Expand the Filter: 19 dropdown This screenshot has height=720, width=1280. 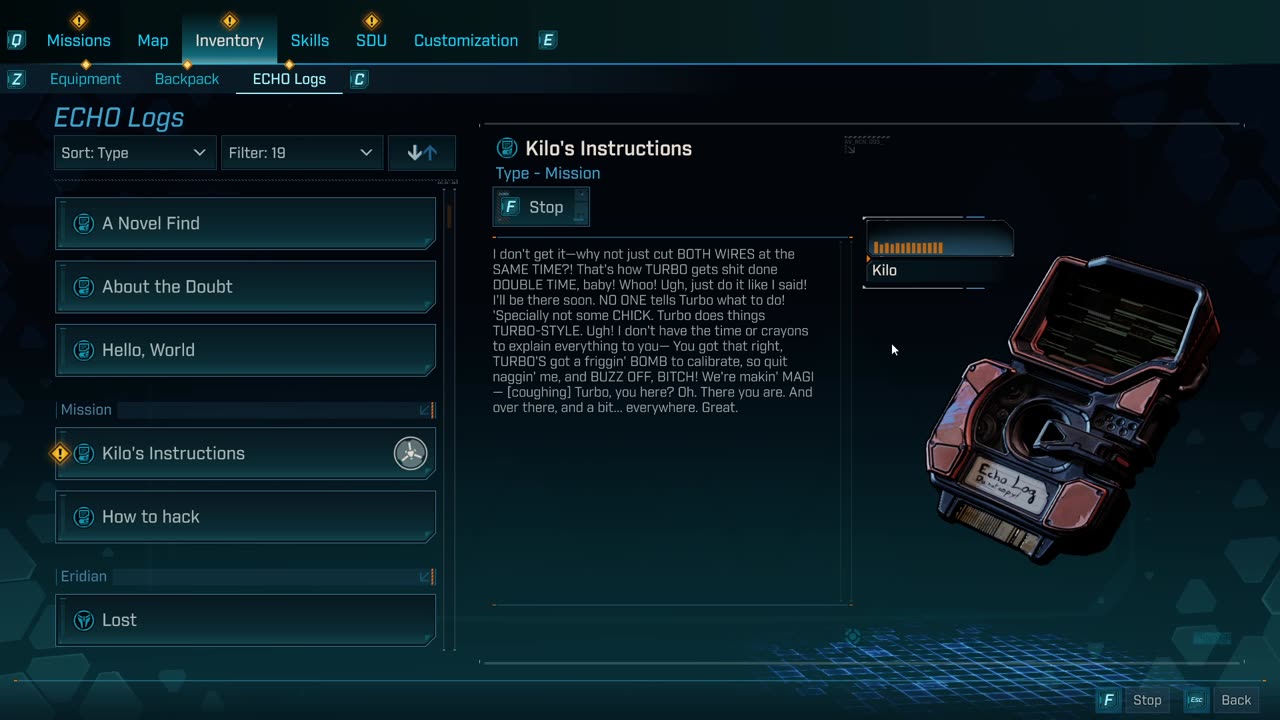300,153
